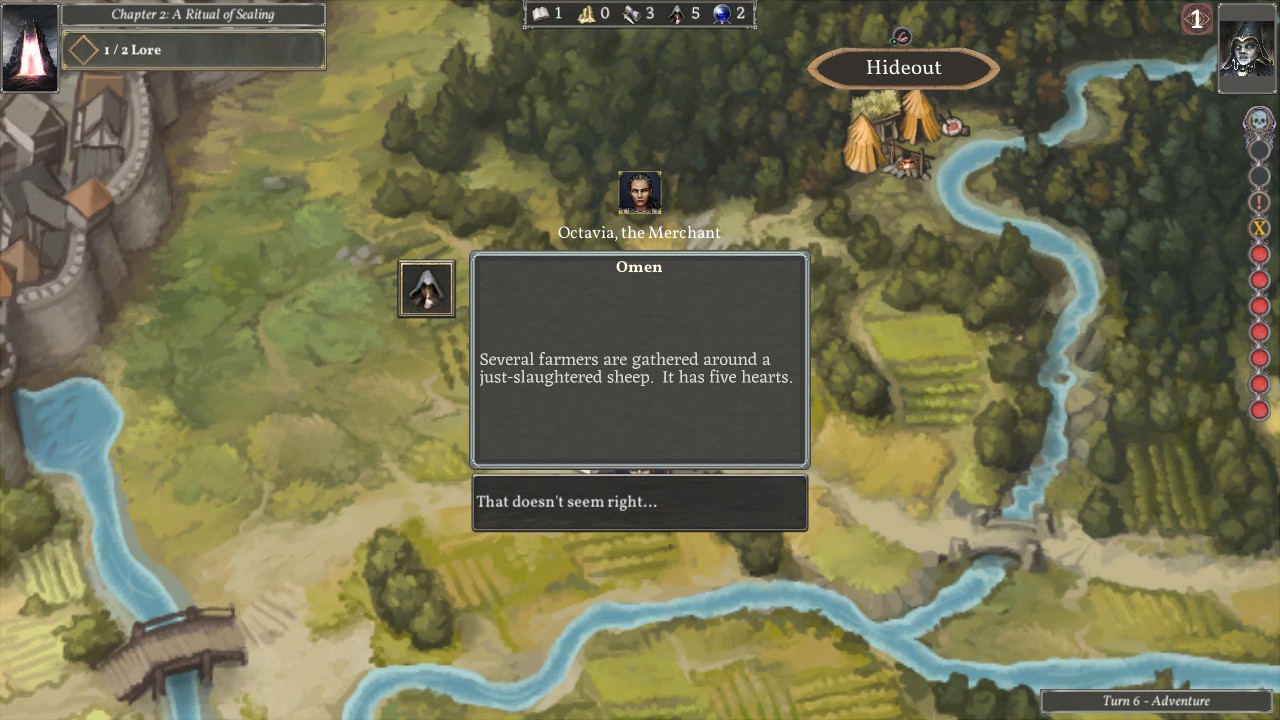Image resolution: width=1280 pixels, height=720 pixels.
Task: Open the 1 / 2 Lore objective tracker
Action: (194, 50)
